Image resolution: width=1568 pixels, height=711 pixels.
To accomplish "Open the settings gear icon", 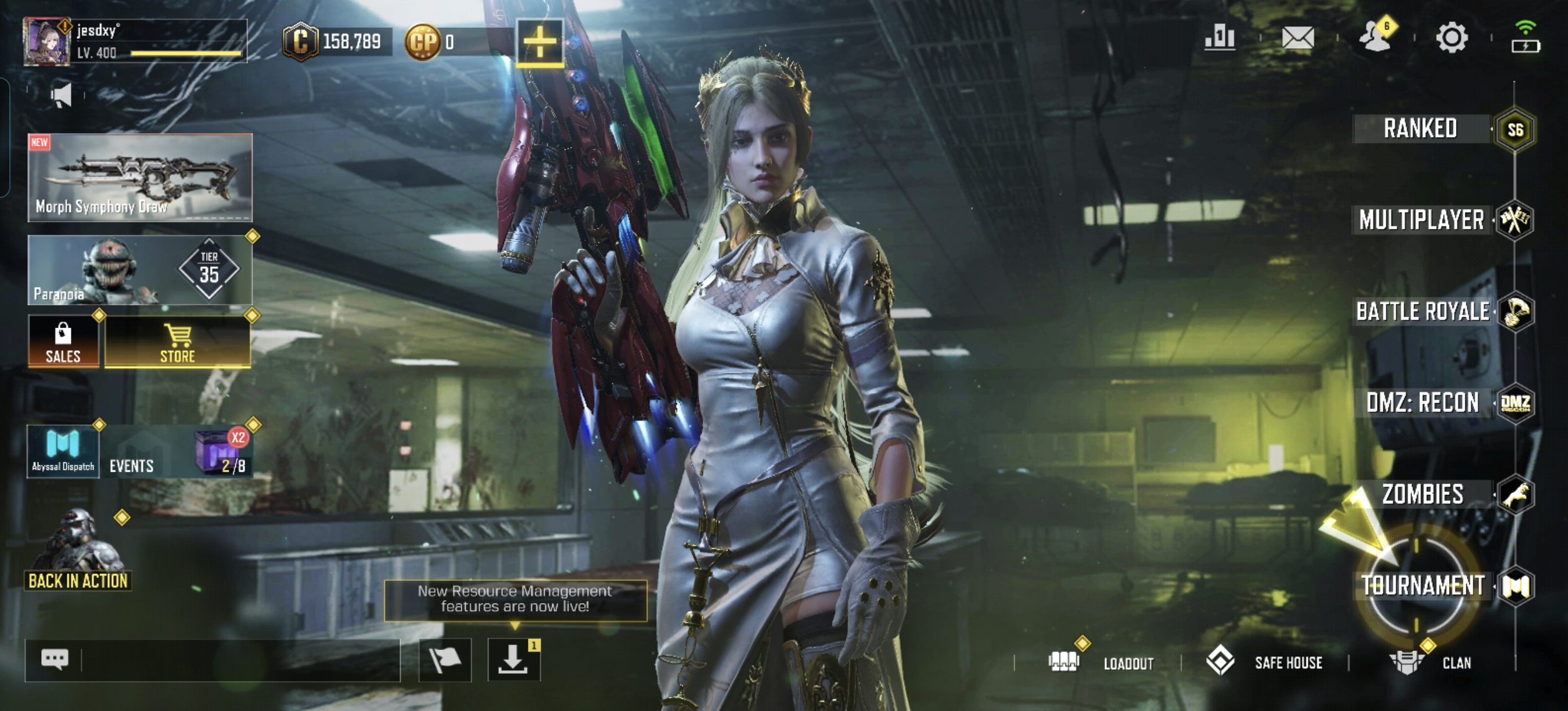I will point(1452,38).
